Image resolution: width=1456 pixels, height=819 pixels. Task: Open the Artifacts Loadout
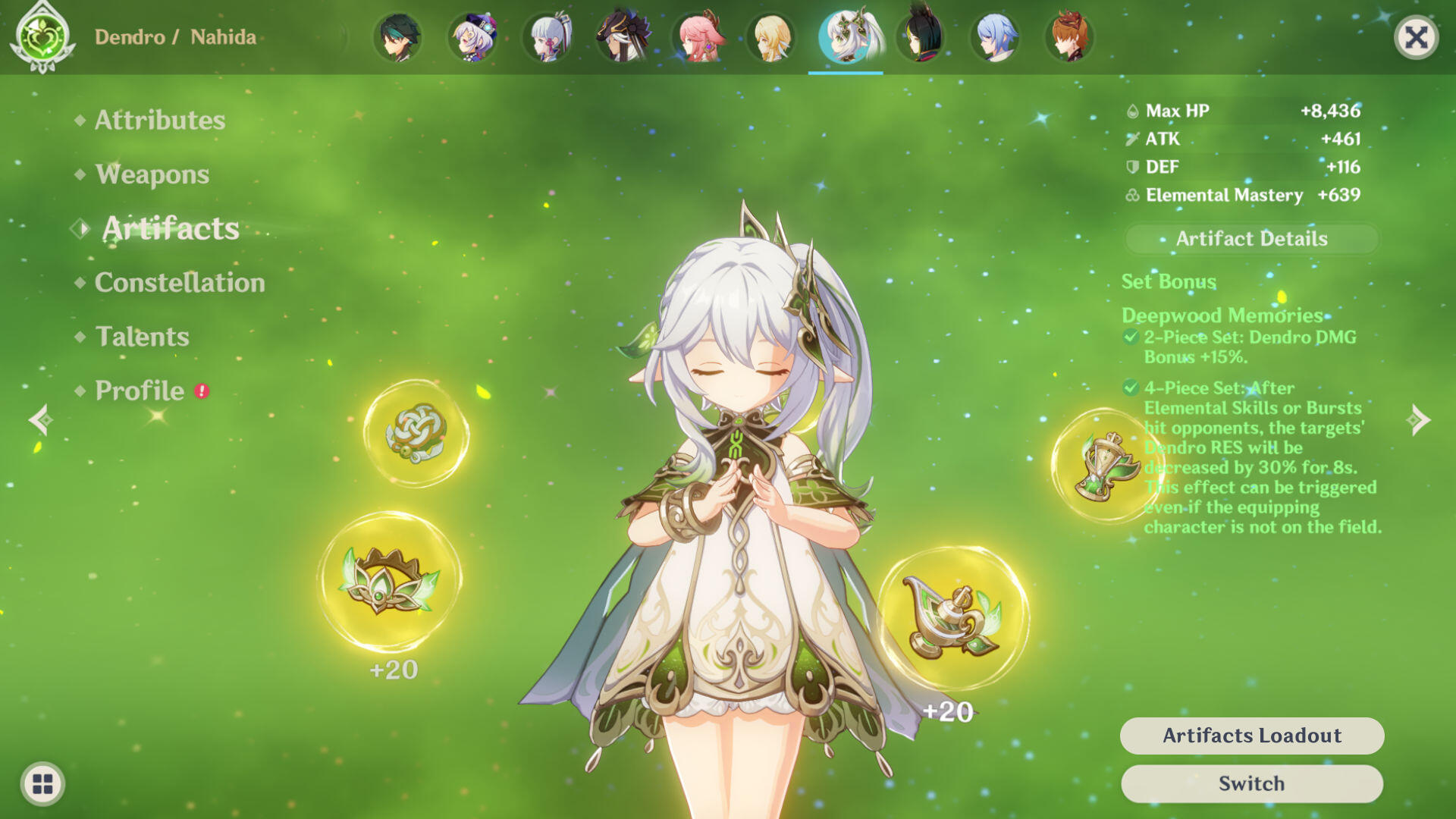pos(1251,736)
